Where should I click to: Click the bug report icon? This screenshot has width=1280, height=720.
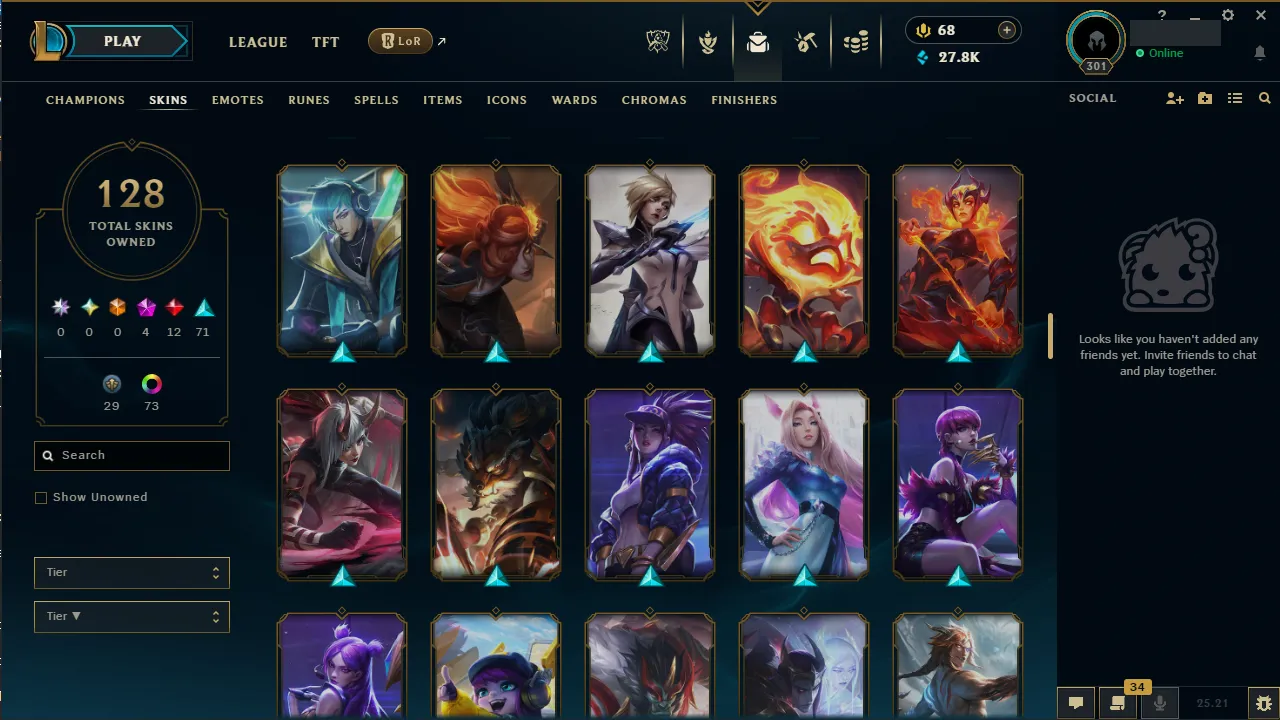click(x=1262, y=703)
